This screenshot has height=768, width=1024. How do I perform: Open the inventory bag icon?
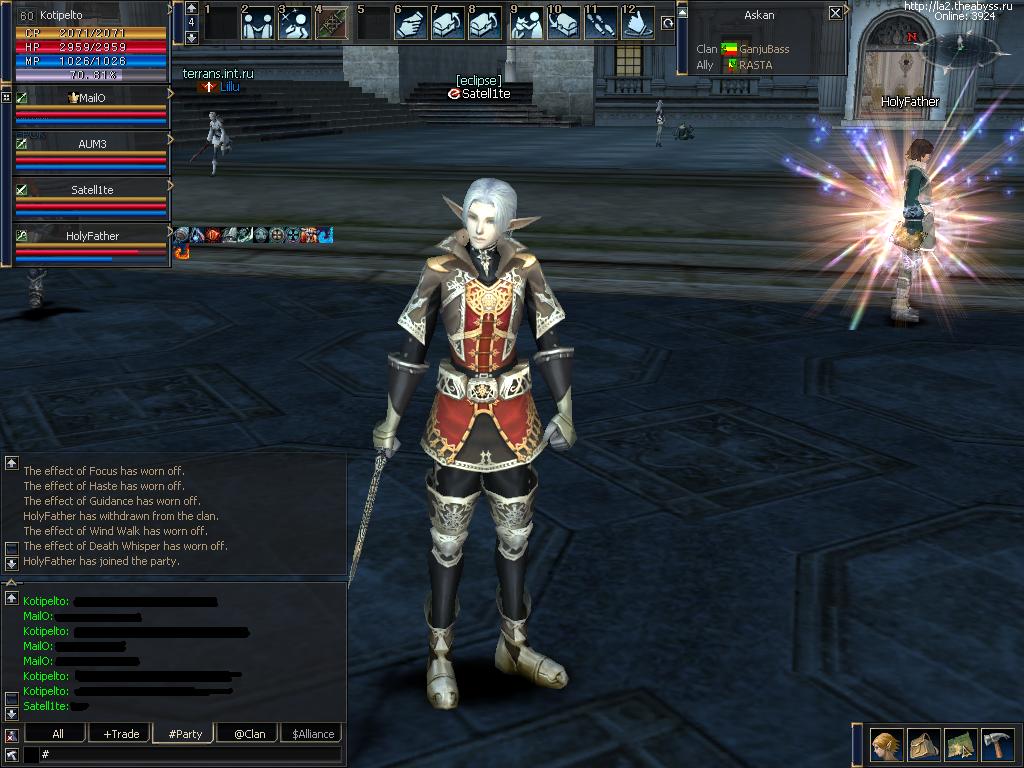pos(923,745)
